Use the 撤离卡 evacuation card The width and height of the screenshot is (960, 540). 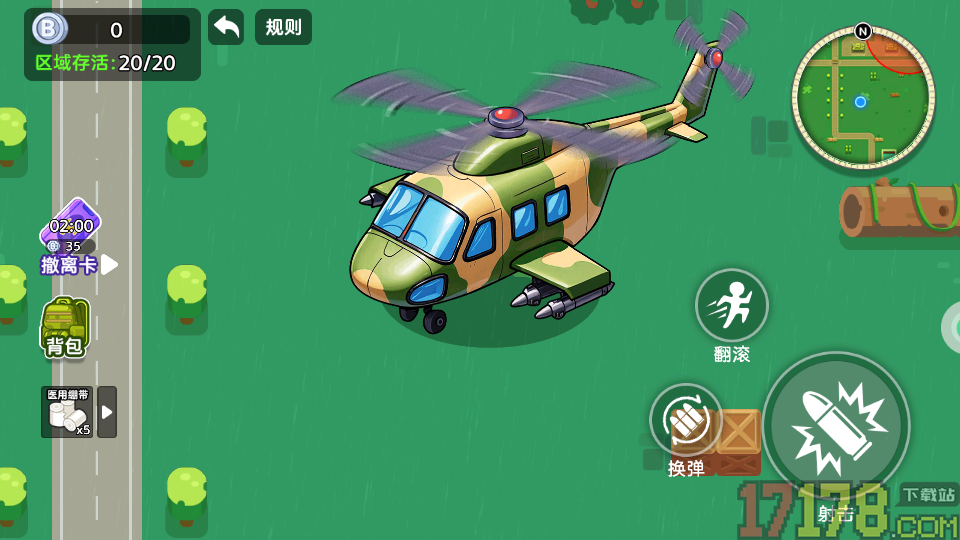[71, 236]
